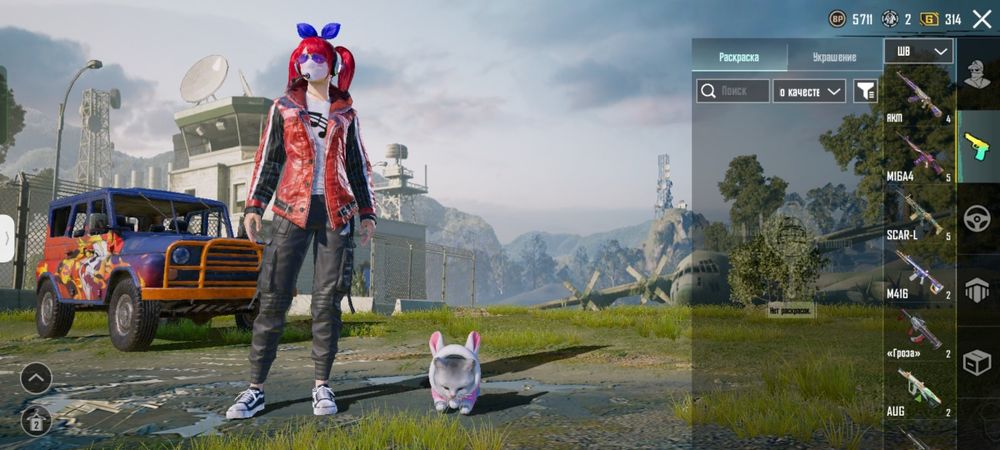Screen dimensions: 1000x450
Task: Expand the ШВ weapon type dropdown
Action: coord(918,51)
